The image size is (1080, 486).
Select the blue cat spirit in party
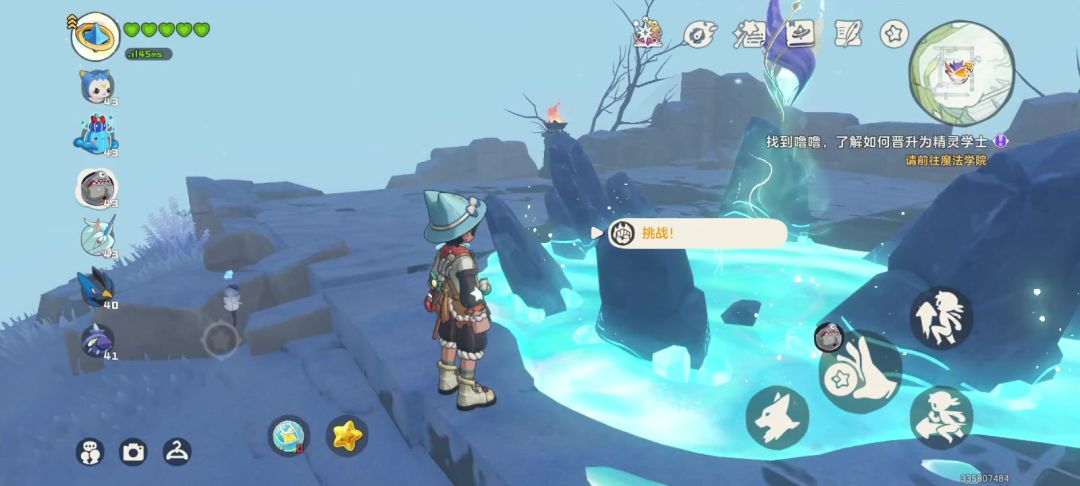(x=97, y=86)
